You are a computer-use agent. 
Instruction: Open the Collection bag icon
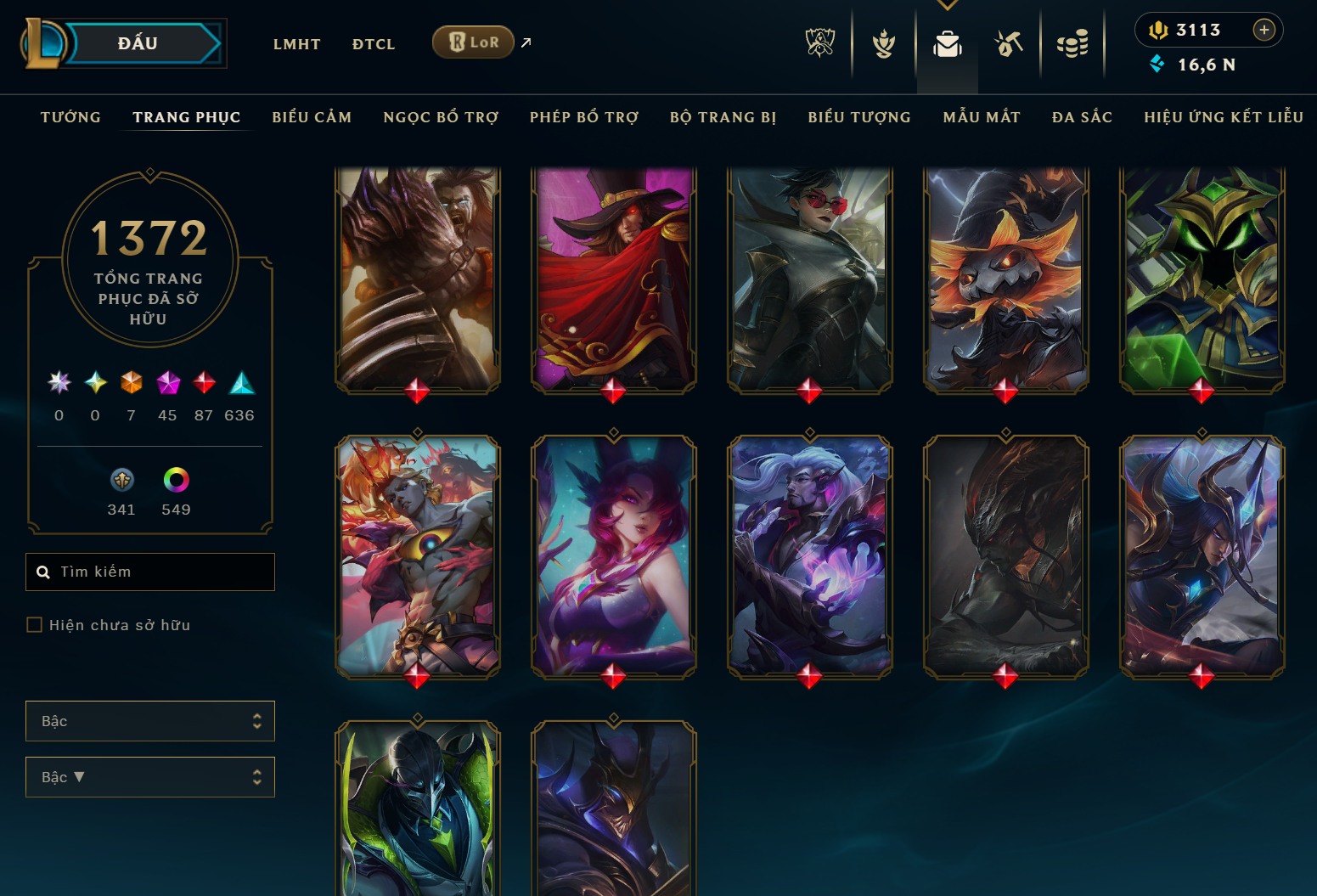click(948, 44)
